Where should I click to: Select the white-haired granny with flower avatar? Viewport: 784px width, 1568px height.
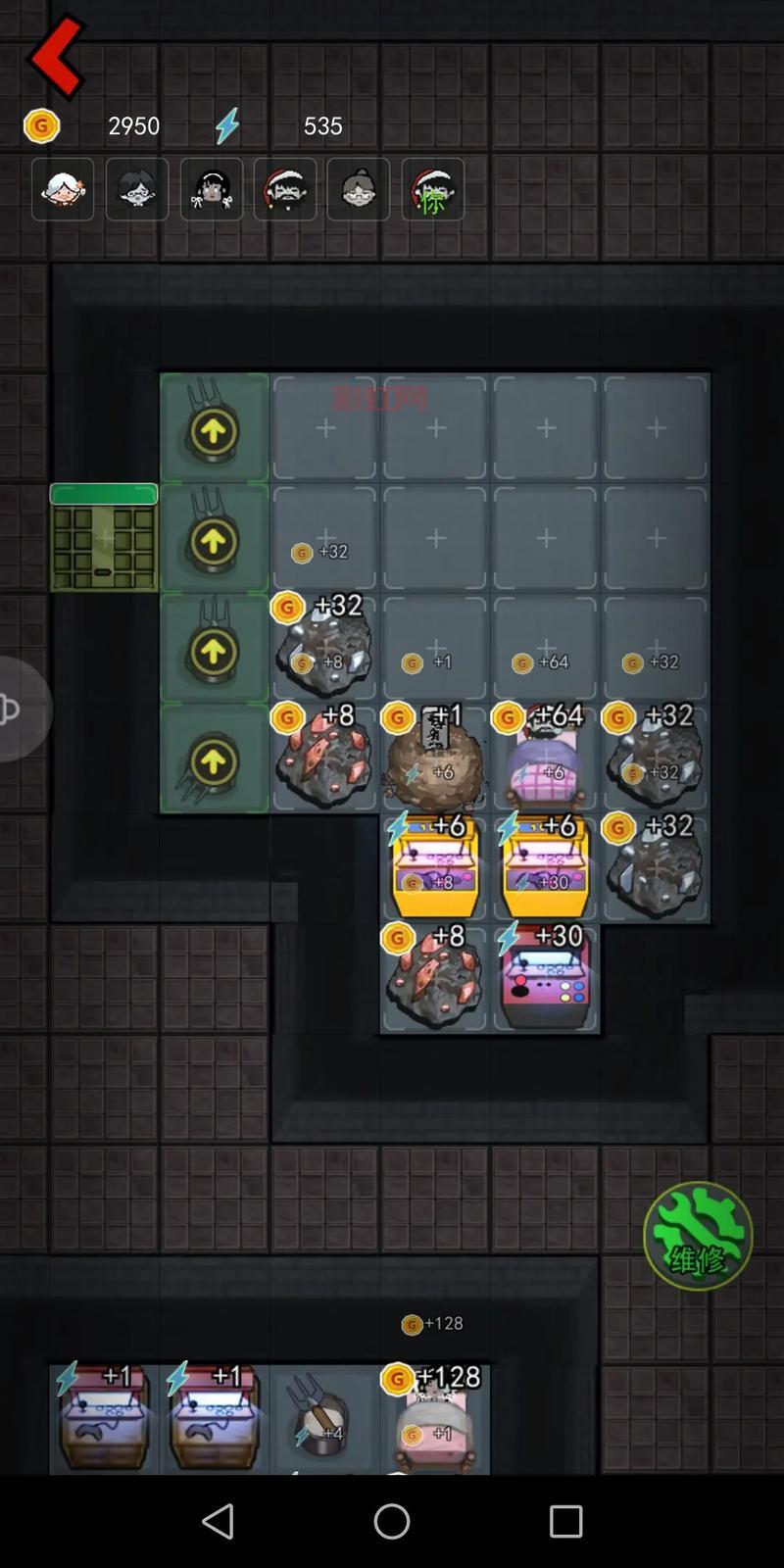(63, 189)
